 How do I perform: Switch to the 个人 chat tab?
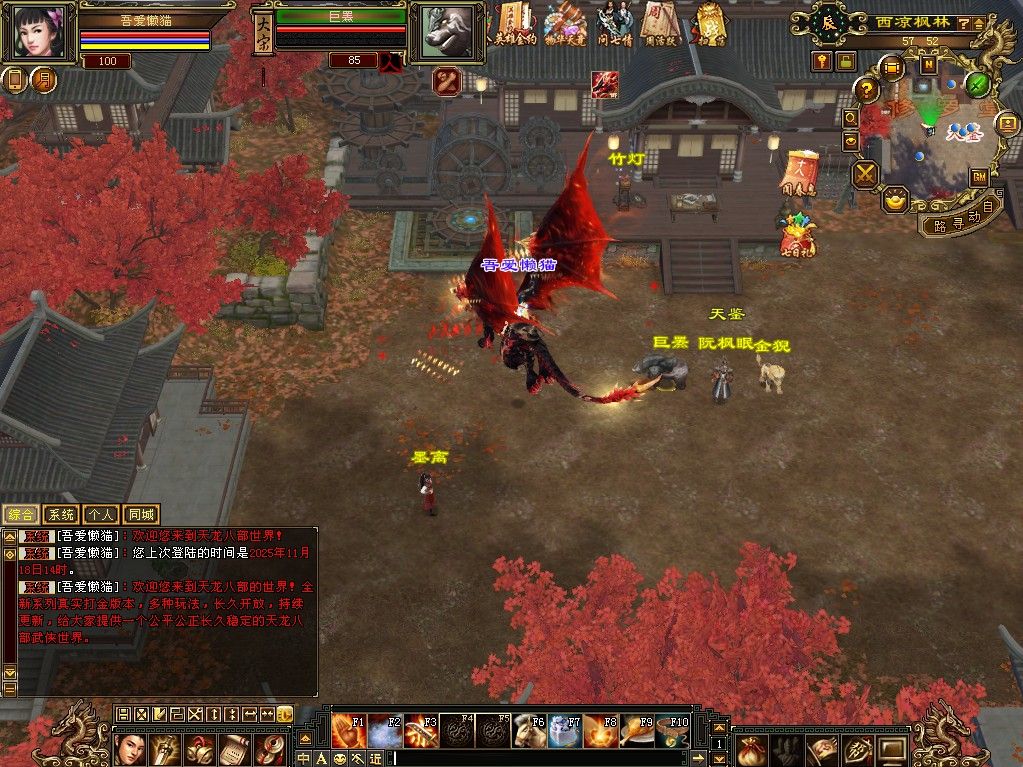[x=101, y=515]
